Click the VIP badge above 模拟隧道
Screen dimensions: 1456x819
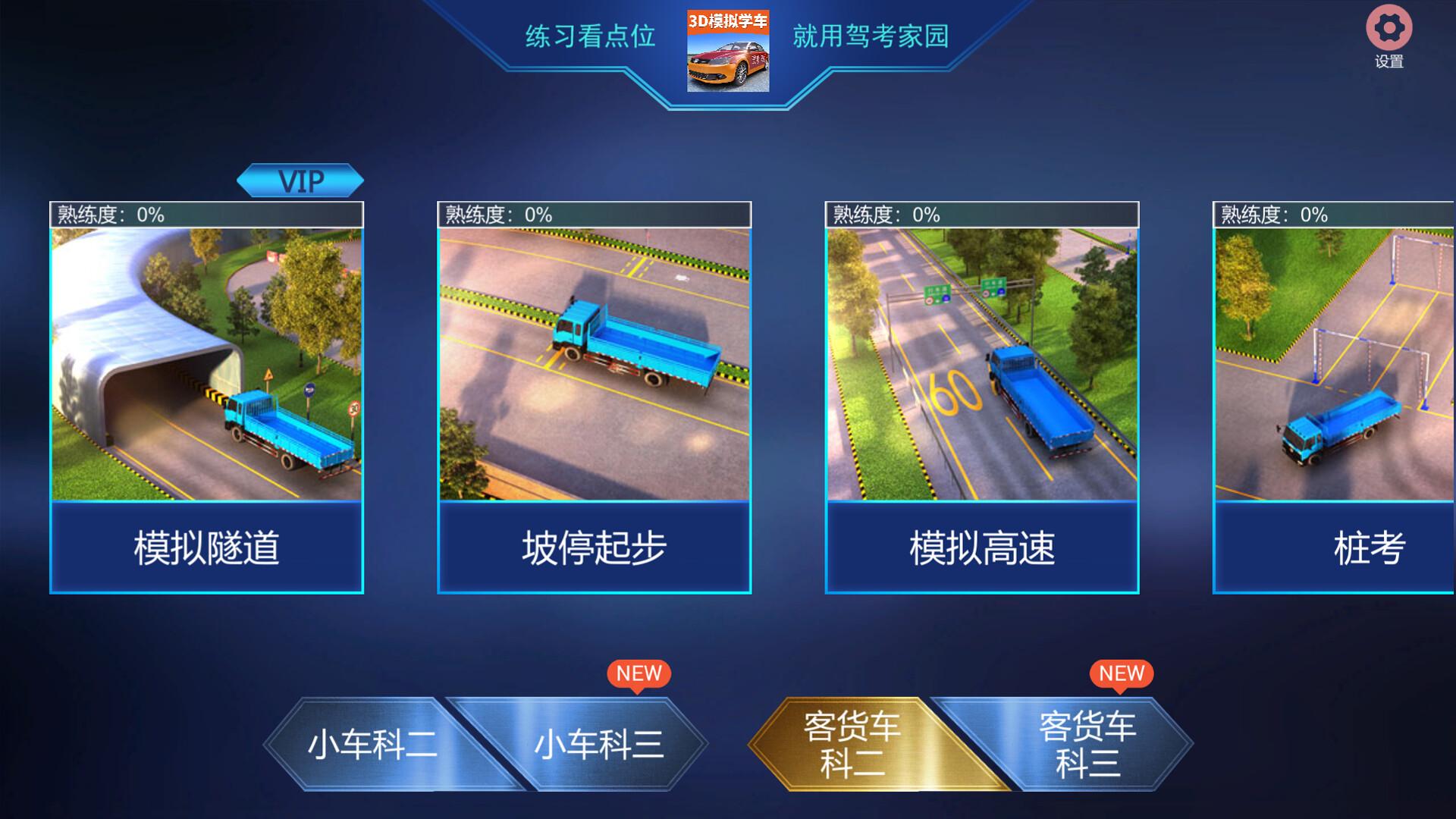[x=301, y=179]
